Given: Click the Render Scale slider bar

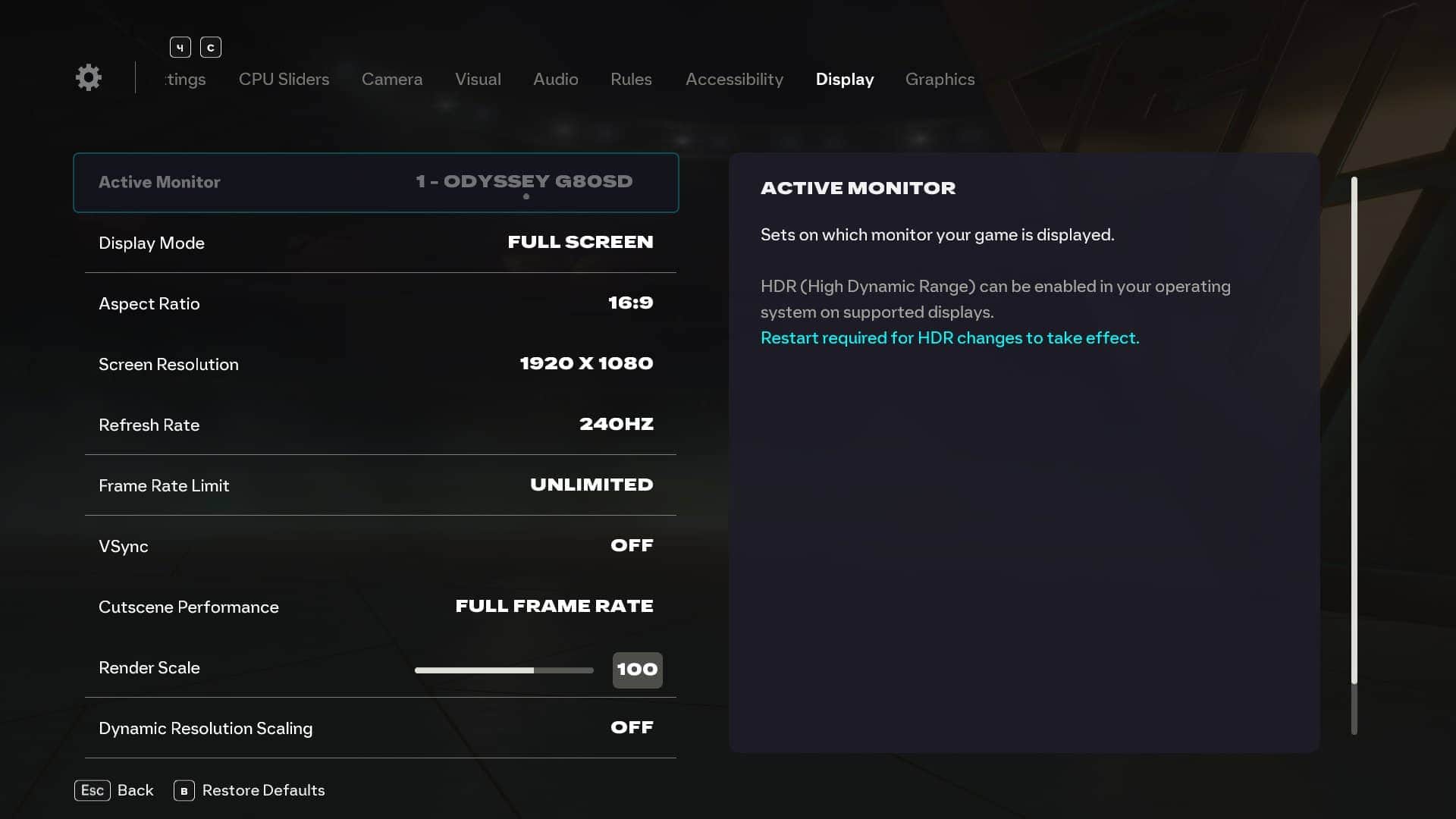Looking at the screenshot, I should tap(504, 670).
